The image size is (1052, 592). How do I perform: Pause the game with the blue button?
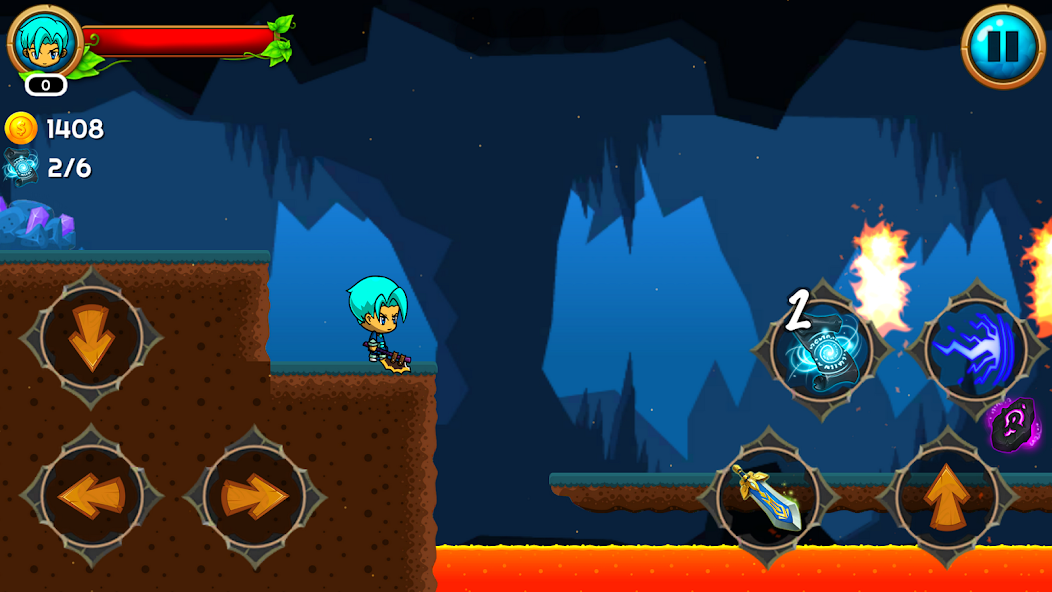pyautogui.click(x=1002, y=46)
